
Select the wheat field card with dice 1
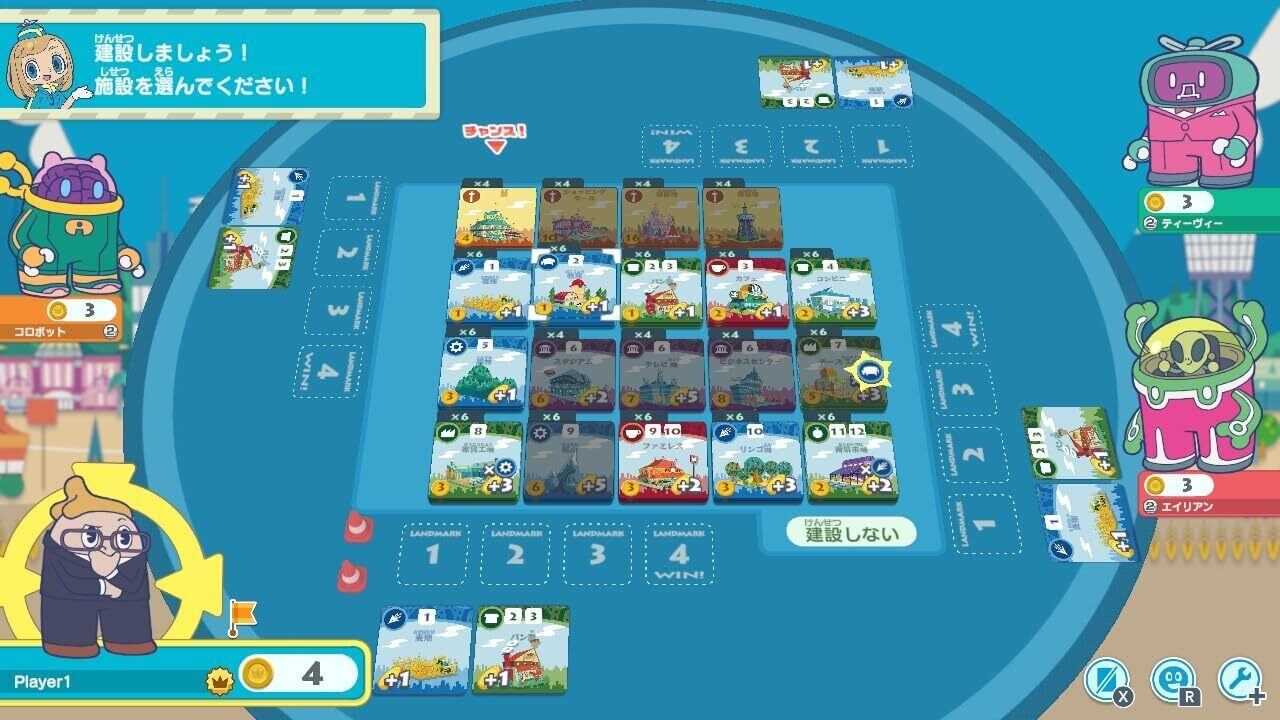[487, 291]
